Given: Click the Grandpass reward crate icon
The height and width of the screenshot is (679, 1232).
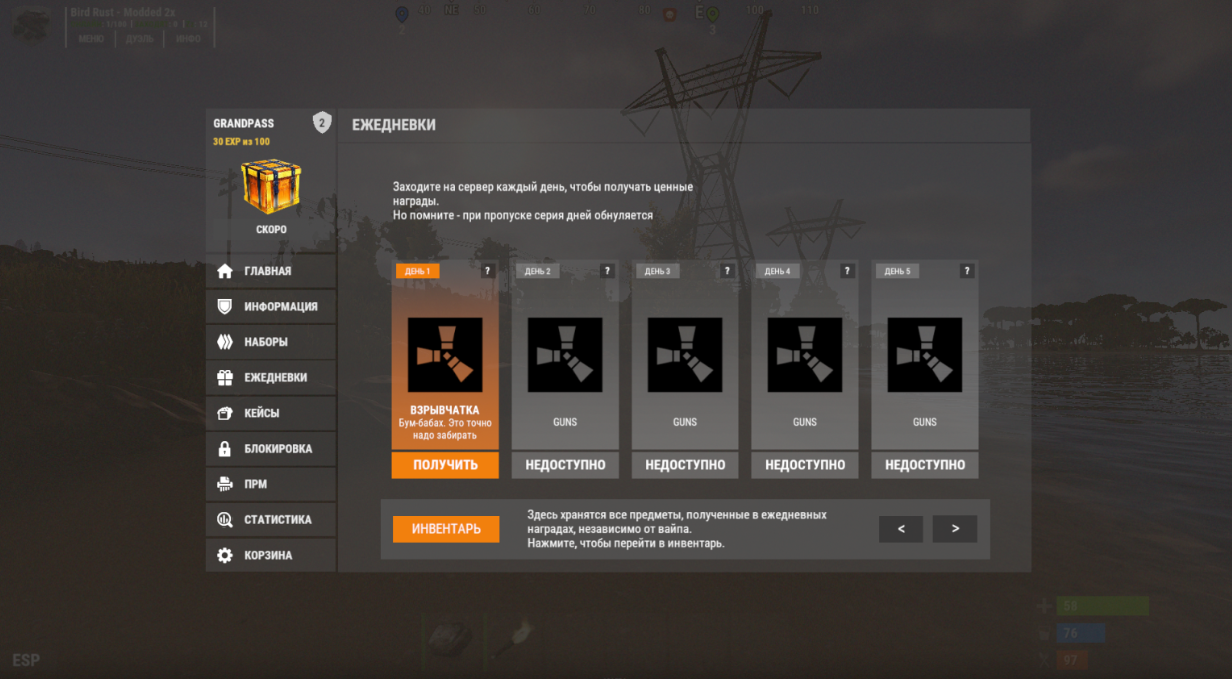Looking at the screenshot, I should pyautogui.click(x=271, y=186).
